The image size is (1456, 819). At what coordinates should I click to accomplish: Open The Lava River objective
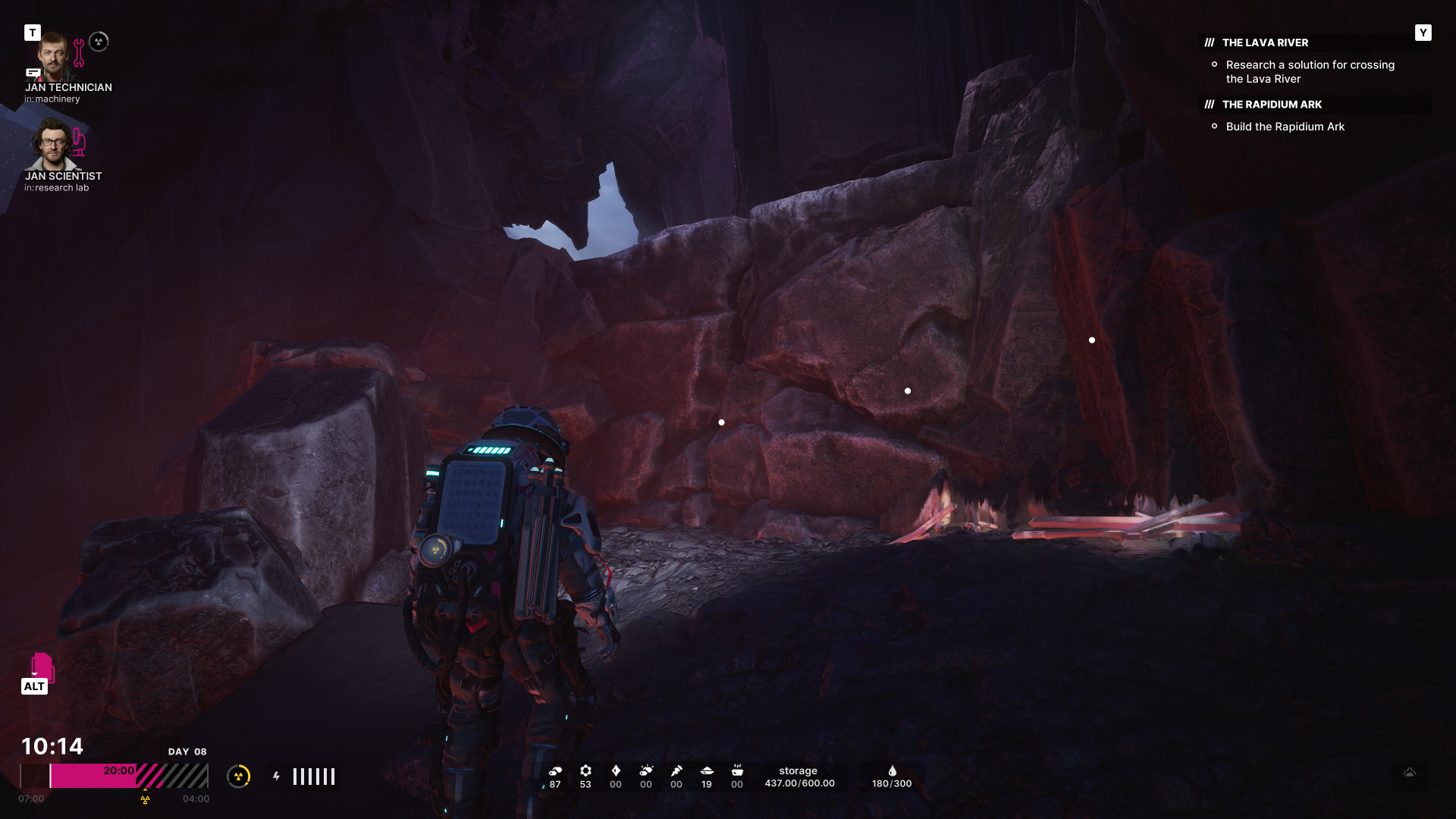(x=1265, y=42)
